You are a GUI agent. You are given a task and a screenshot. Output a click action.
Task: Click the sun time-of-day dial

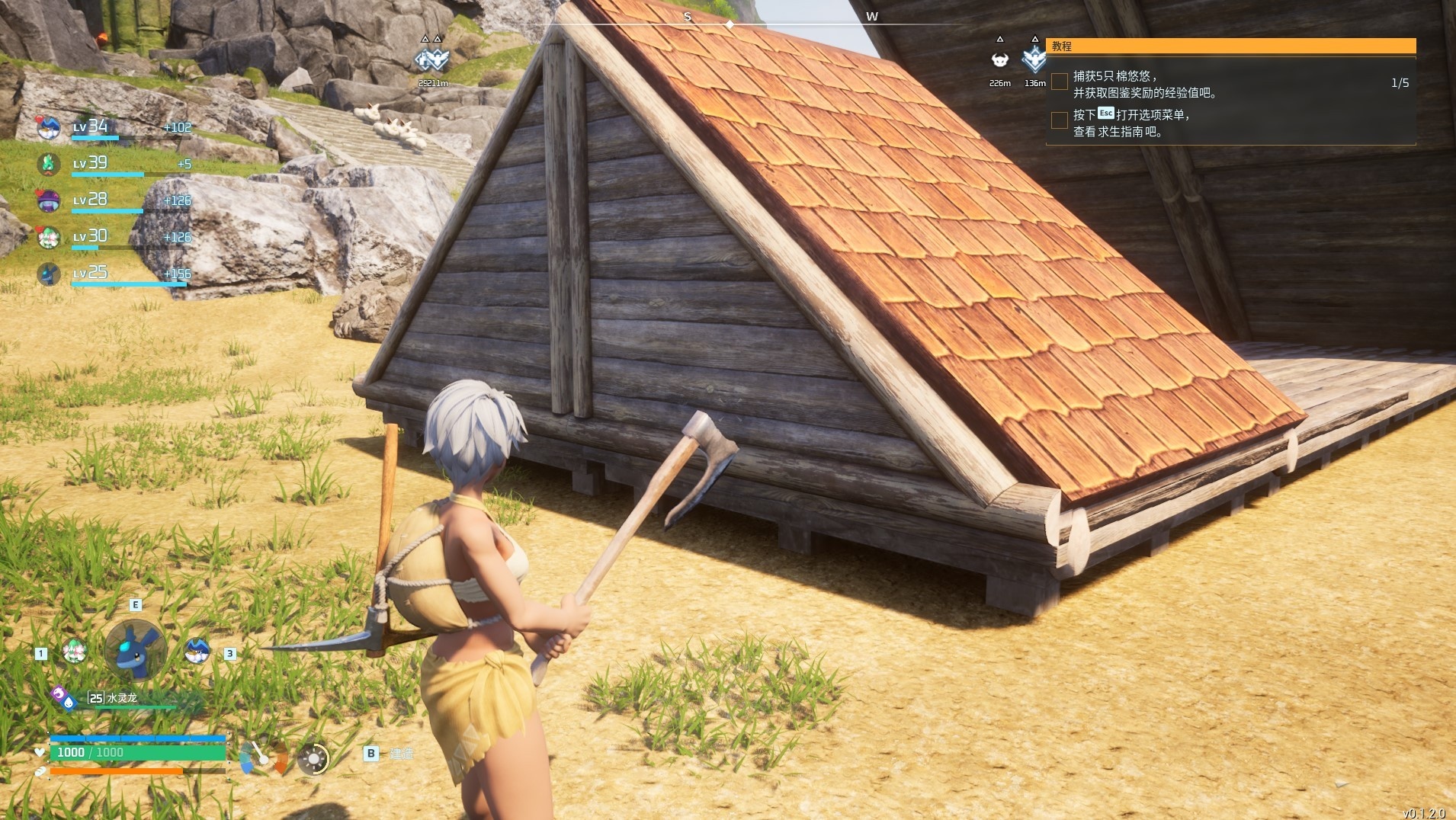[x=313, y=758]
